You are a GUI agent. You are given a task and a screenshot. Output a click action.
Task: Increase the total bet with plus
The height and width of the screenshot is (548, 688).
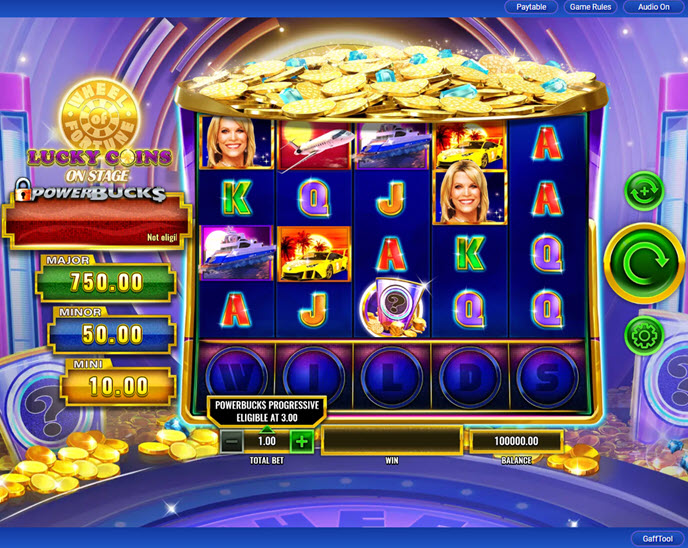pos(301,441)
